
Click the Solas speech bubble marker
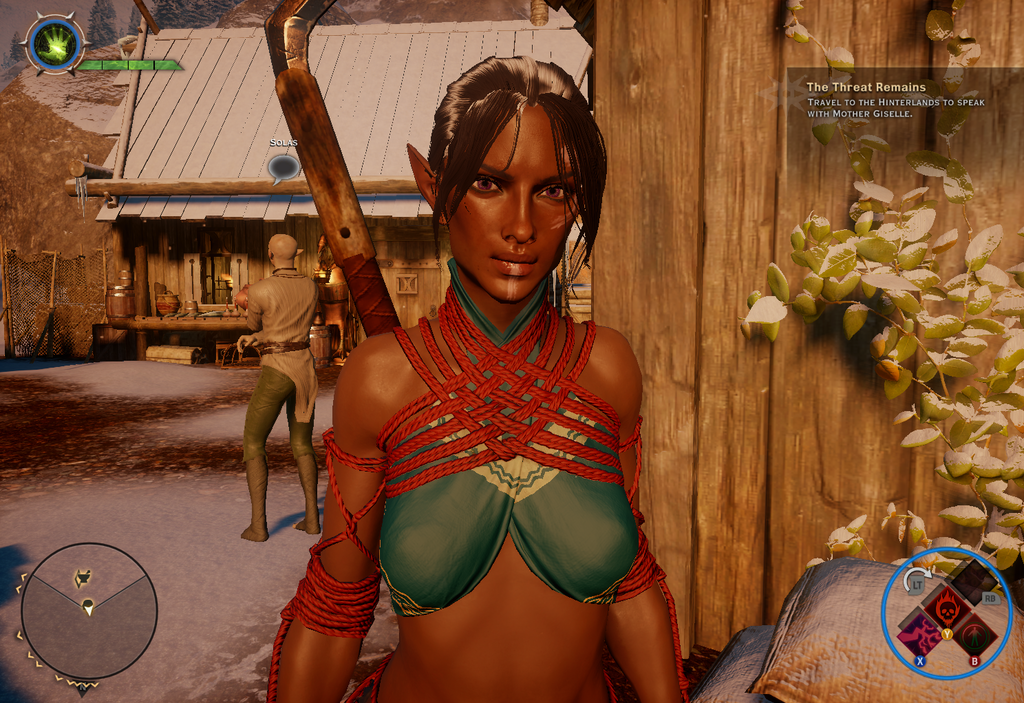click(x=283, y=166)
